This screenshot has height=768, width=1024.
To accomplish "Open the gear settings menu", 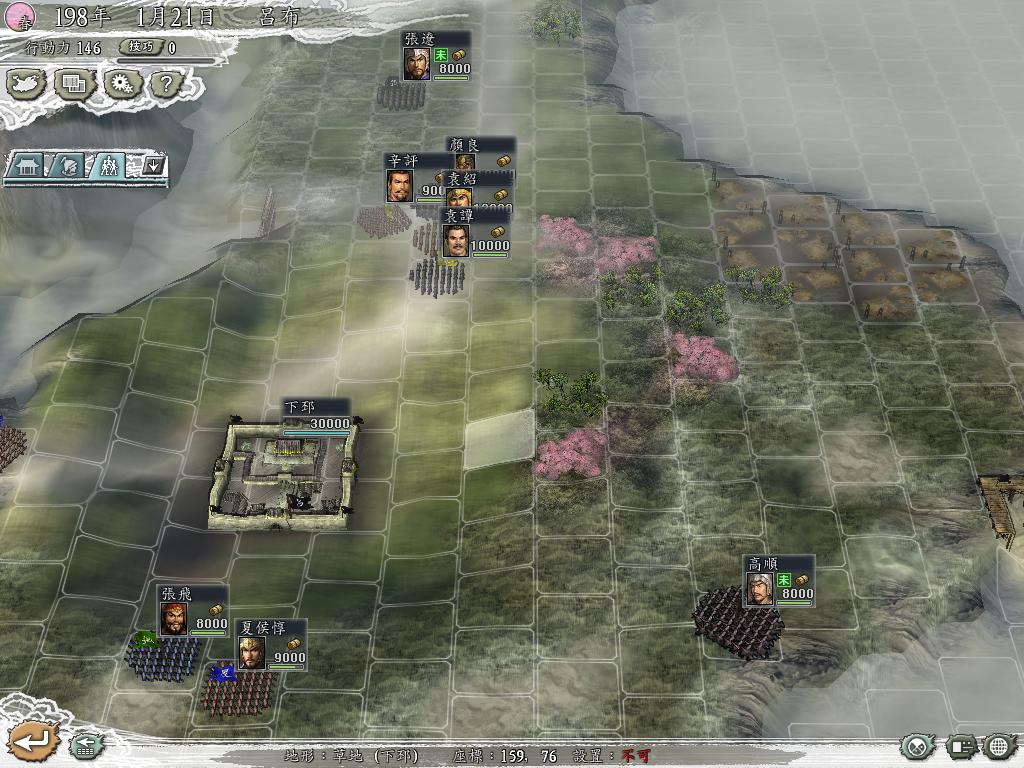I will click(x=121, y=83).
